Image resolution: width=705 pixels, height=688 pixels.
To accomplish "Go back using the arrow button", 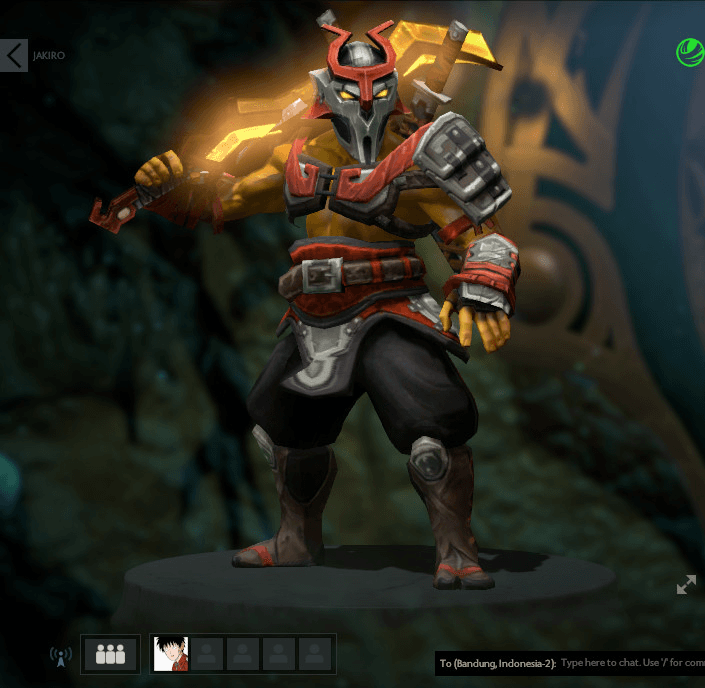I will 14,55.
